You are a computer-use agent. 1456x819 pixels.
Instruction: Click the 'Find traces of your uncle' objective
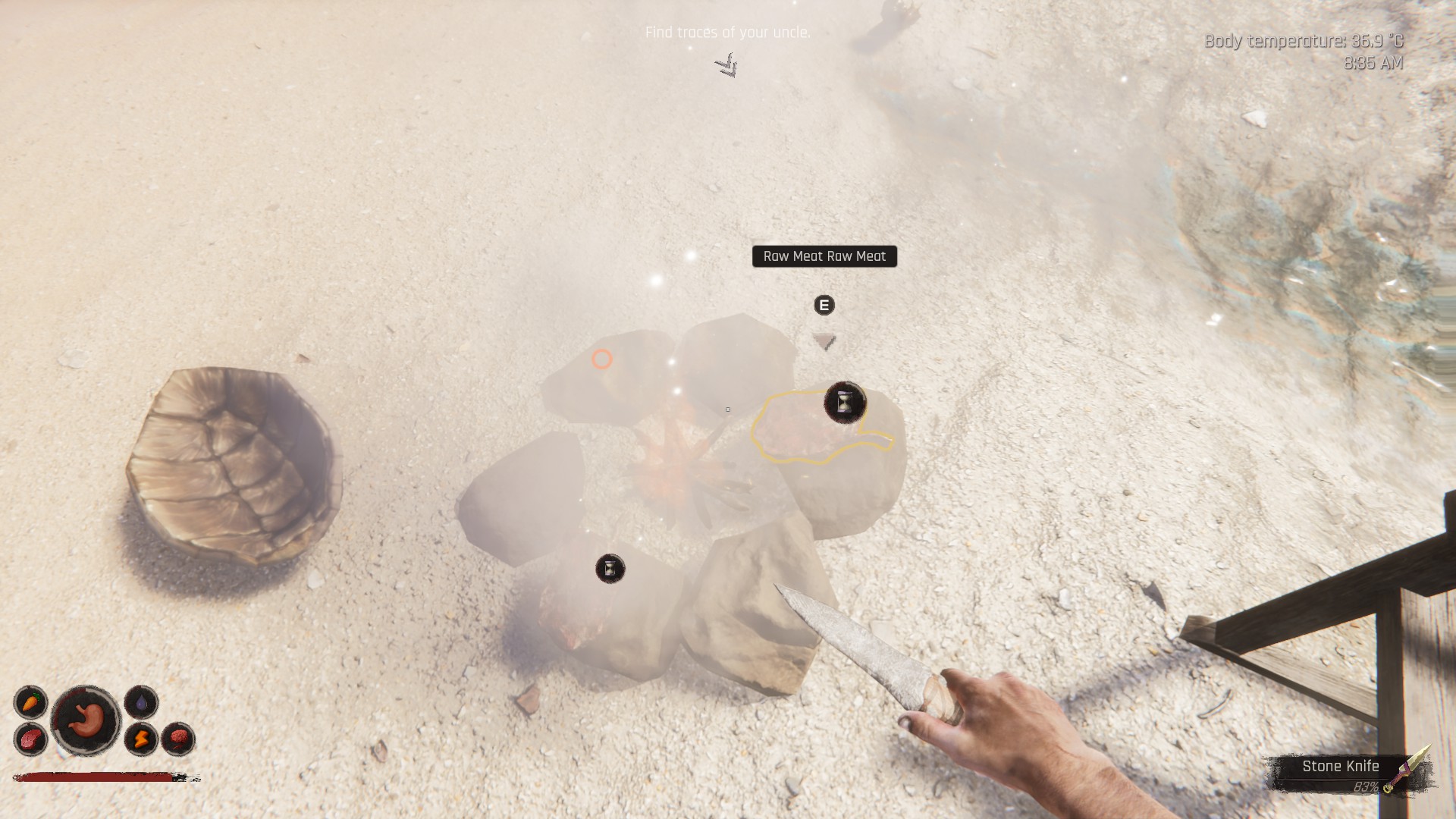click(x=727, y=33)
